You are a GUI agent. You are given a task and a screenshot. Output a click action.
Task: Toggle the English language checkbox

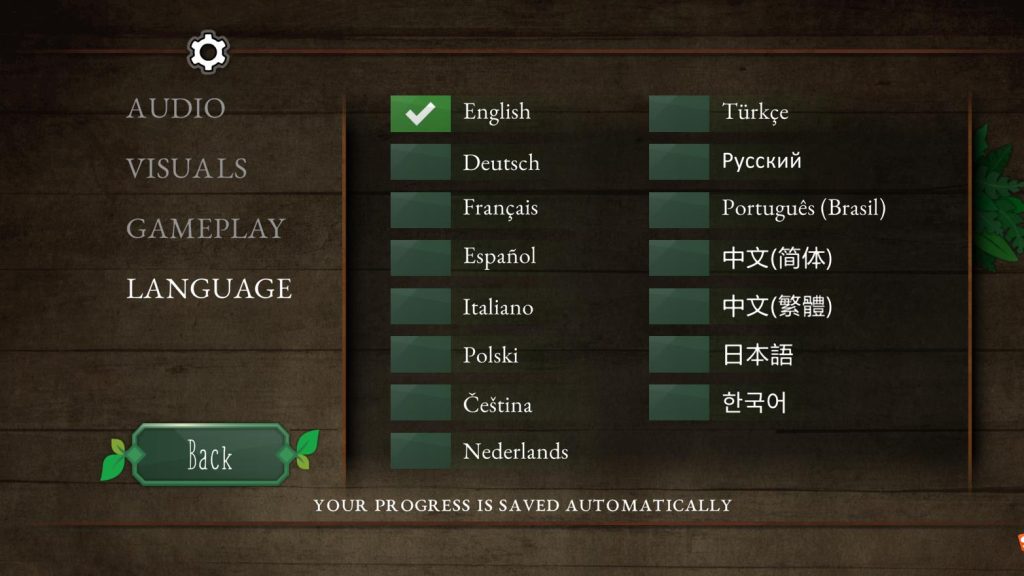point(420,114)
